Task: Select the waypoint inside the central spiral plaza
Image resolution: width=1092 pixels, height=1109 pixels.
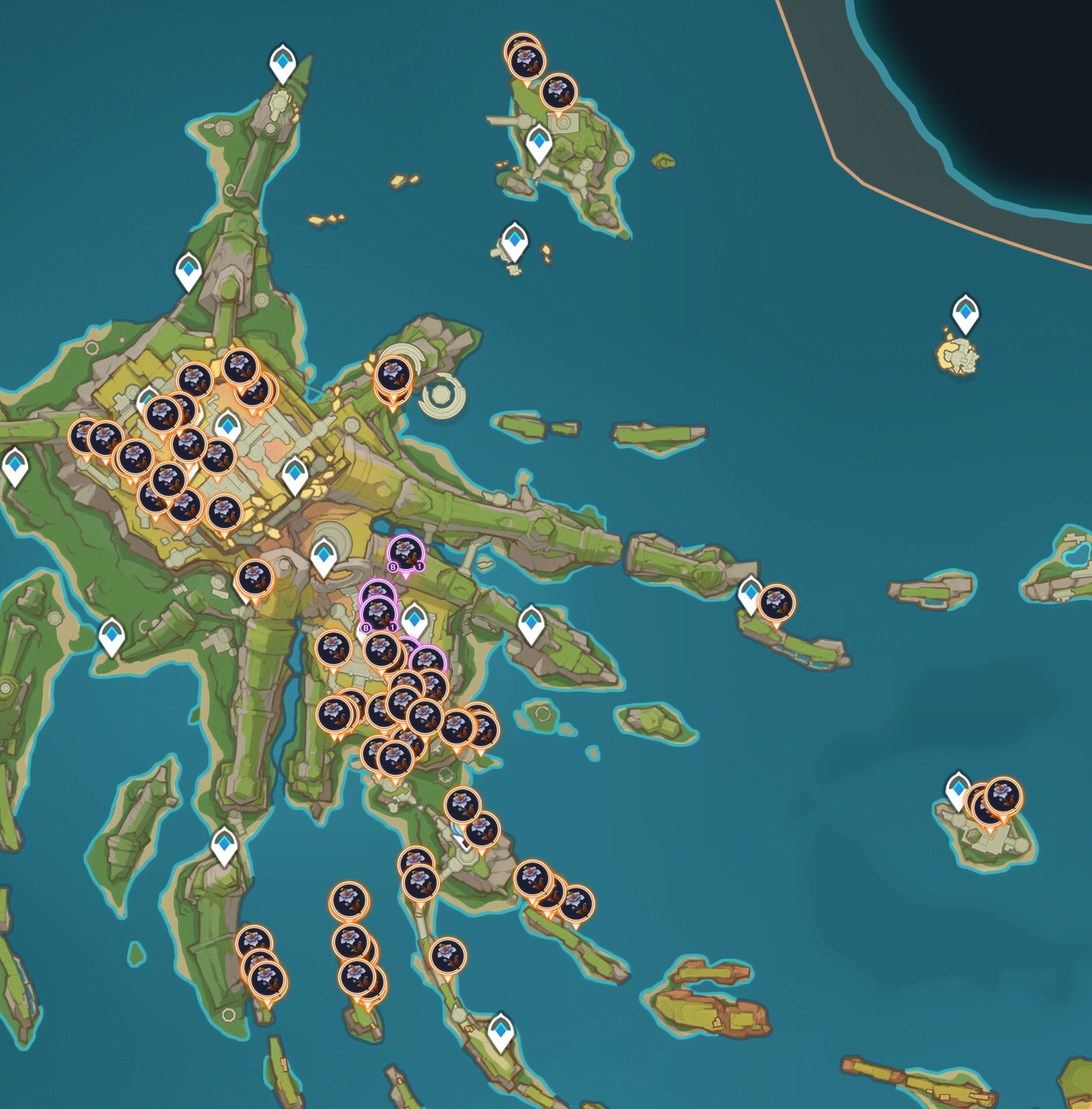Action: [x=324, y=555]
